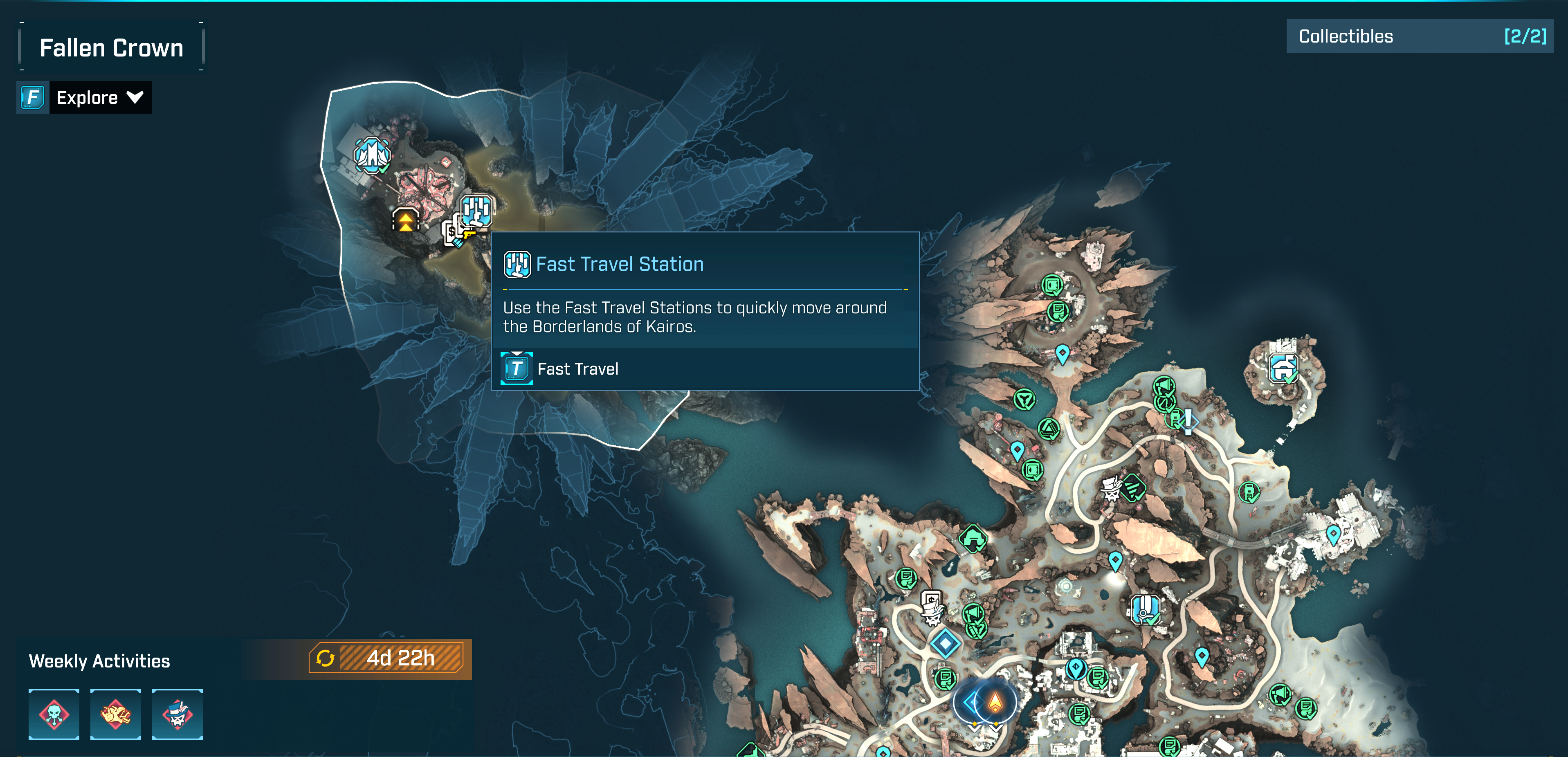Select the green striped diamond marker
Viewport: 1568px width, 757px height.
[x=1134, y=487]
